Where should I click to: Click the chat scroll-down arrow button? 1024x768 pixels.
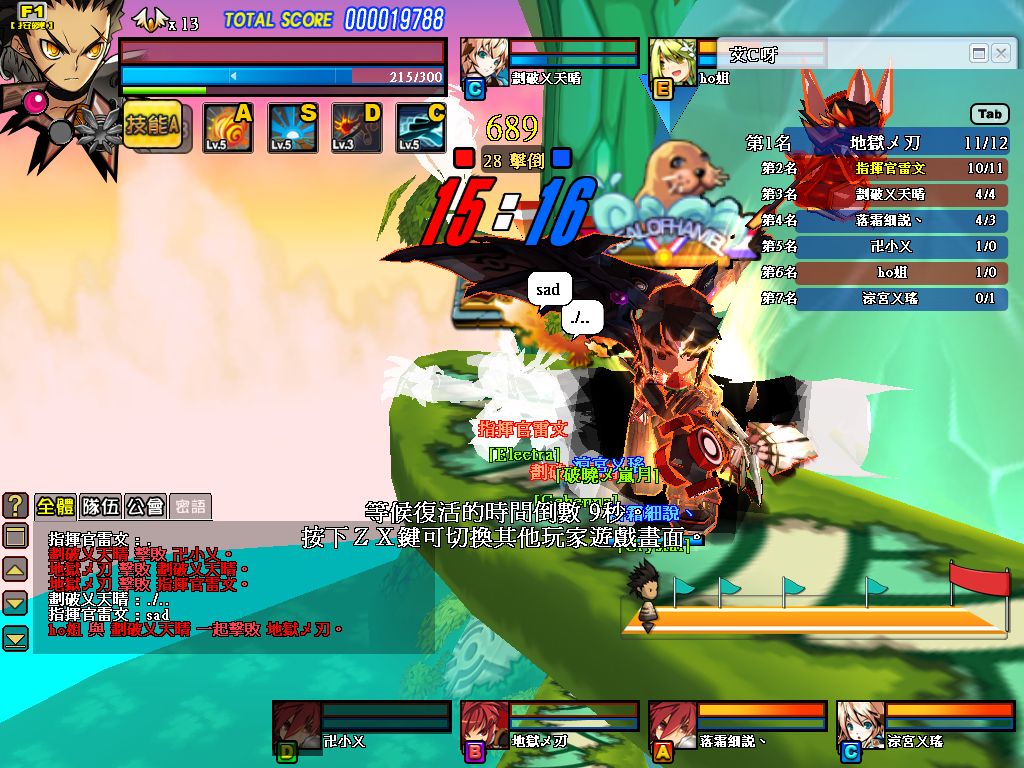click(15, 603)
